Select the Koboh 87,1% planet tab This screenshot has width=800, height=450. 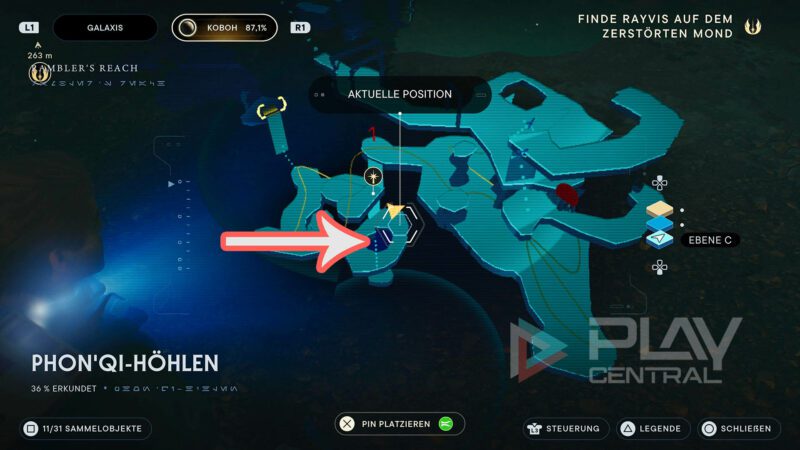[225, 28]
